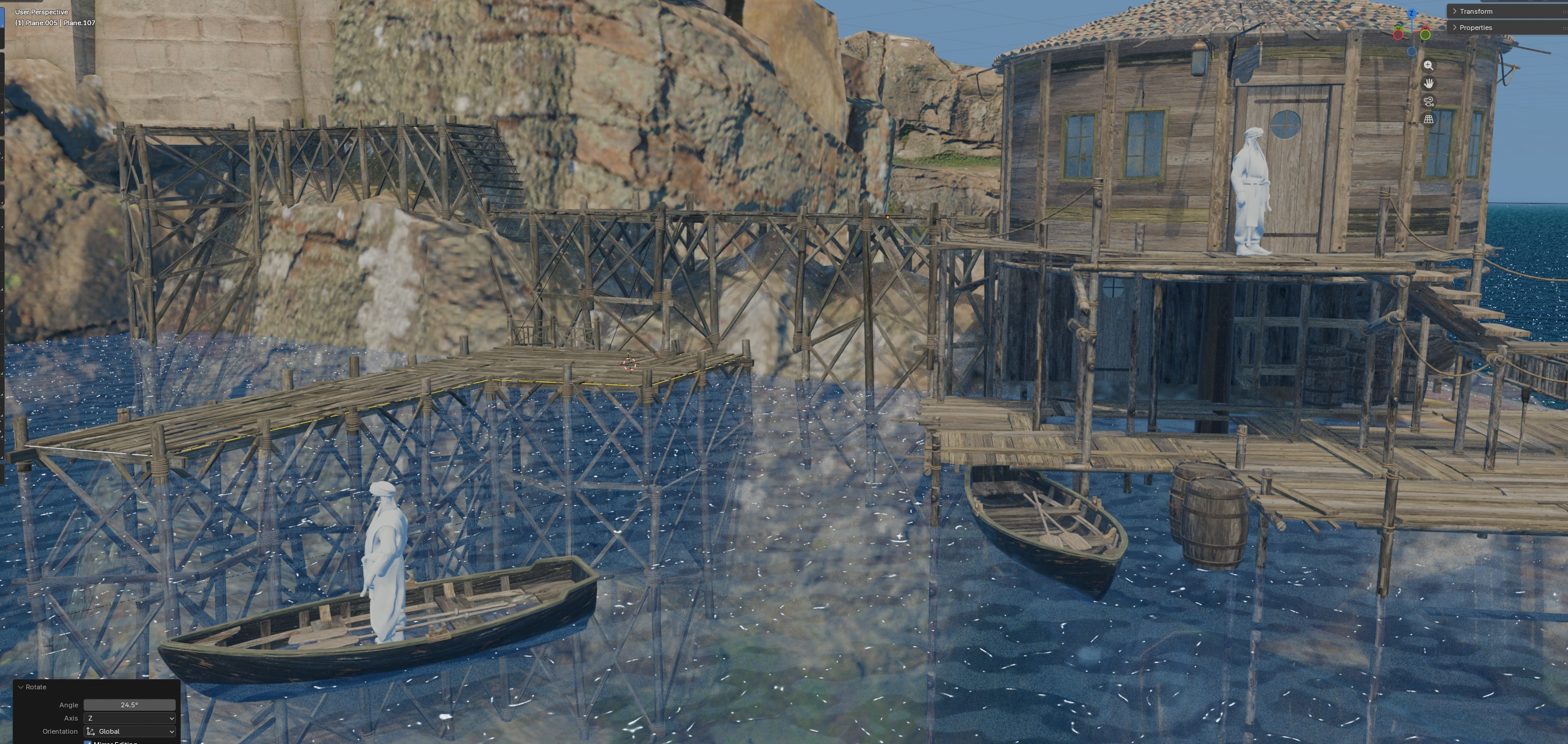Activate the hand Move View icon
This screenshot has height=744, width=1568.
tap(1429, 83)
